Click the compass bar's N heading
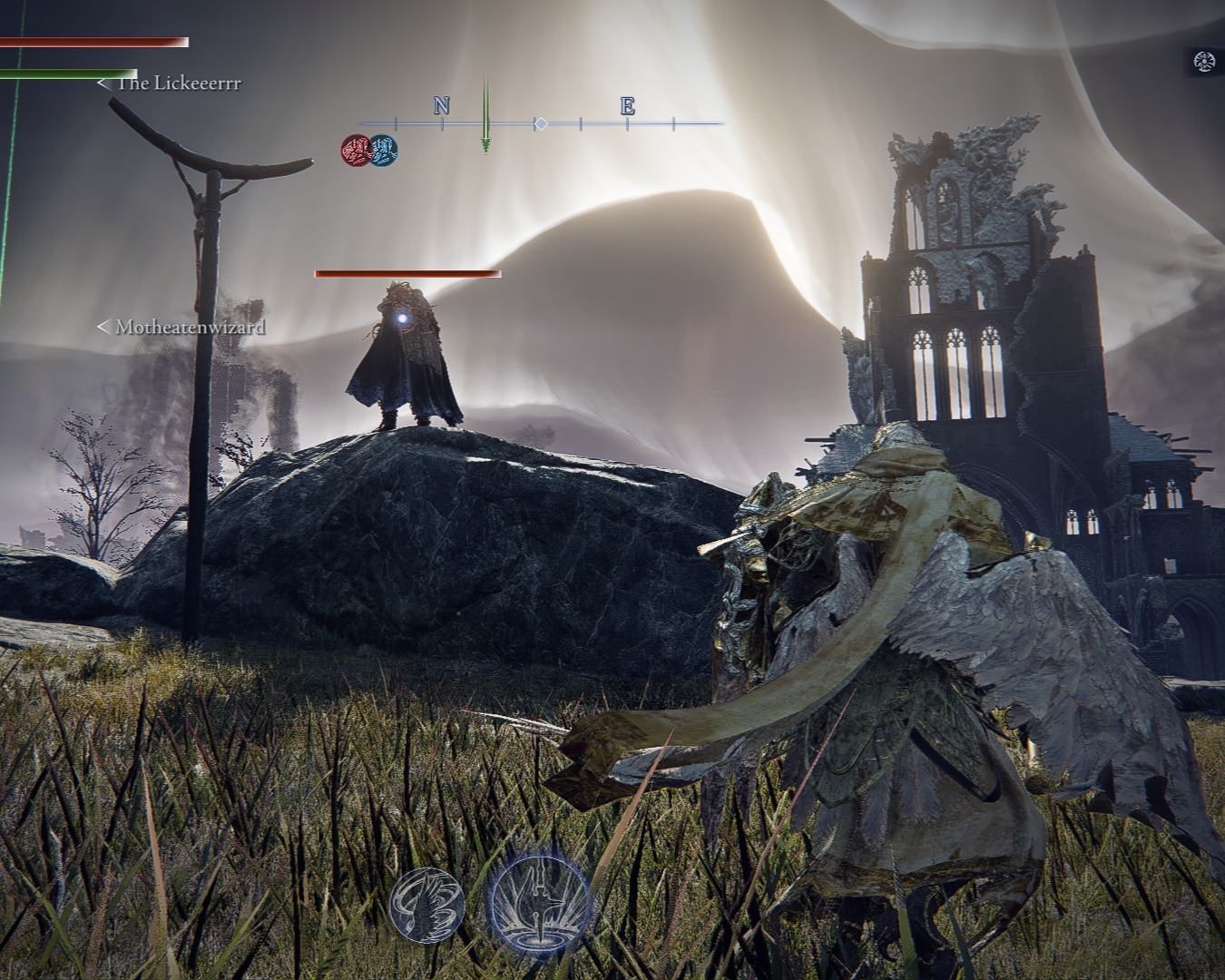1225x980 pixels. (442, 106)
